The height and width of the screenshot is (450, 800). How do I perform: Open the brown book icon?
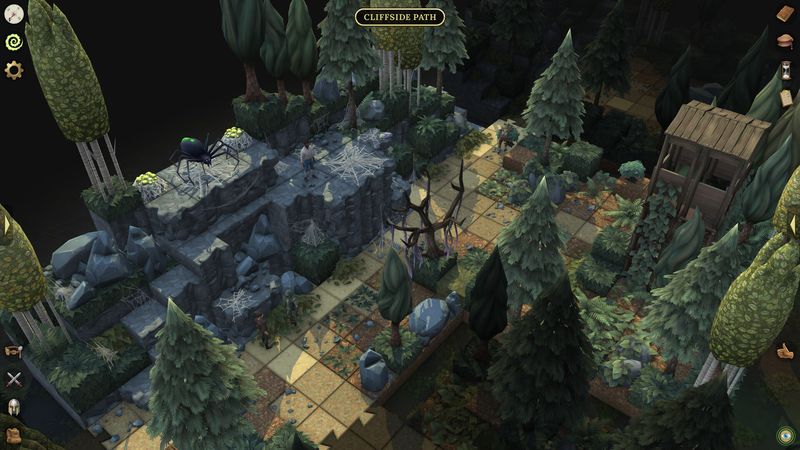(786, 14)
